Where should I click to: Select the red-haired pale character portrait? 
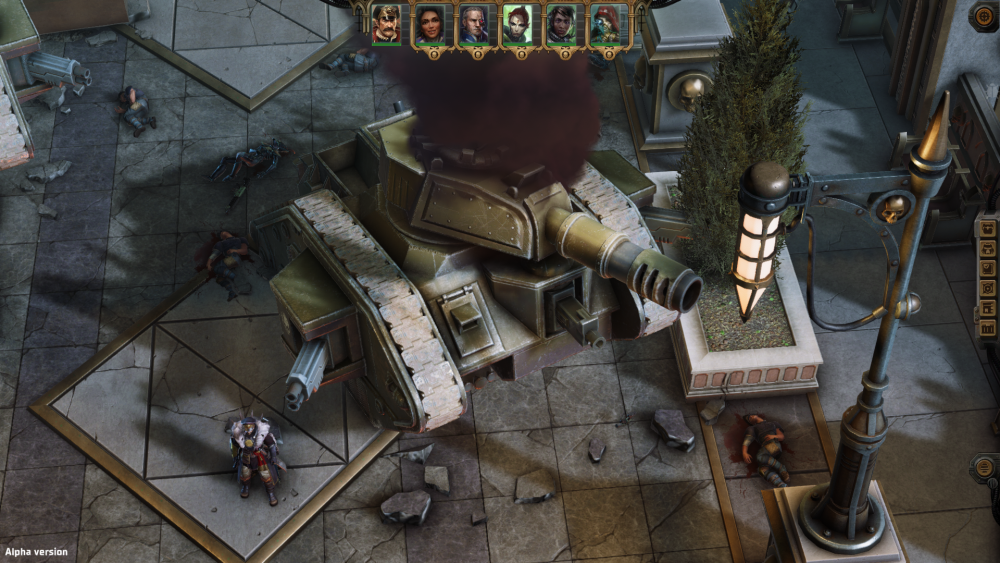[518, 24]
